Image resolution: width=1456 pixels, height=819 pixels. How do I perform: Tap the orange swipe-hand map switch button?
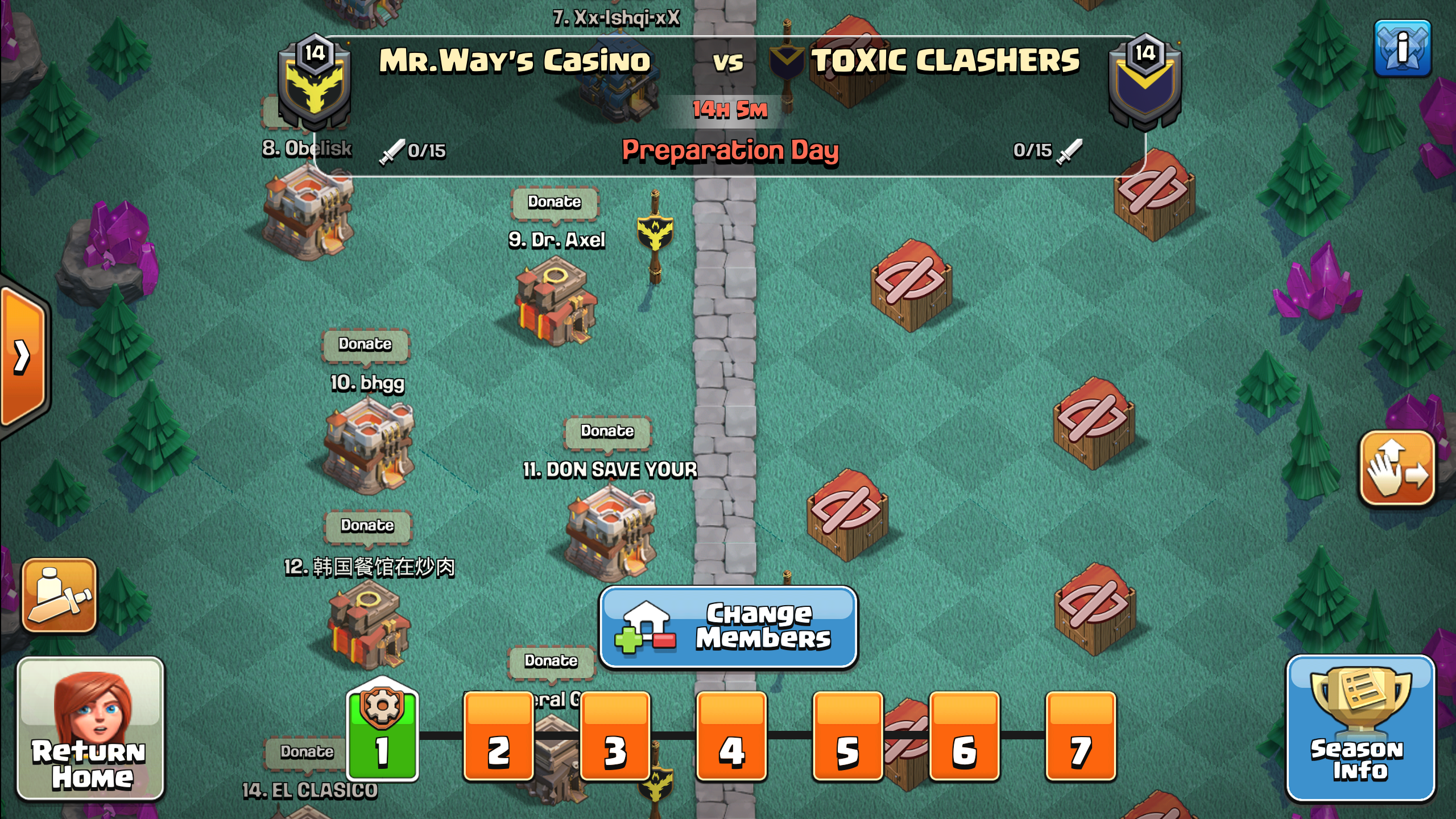click(1397, 468)
